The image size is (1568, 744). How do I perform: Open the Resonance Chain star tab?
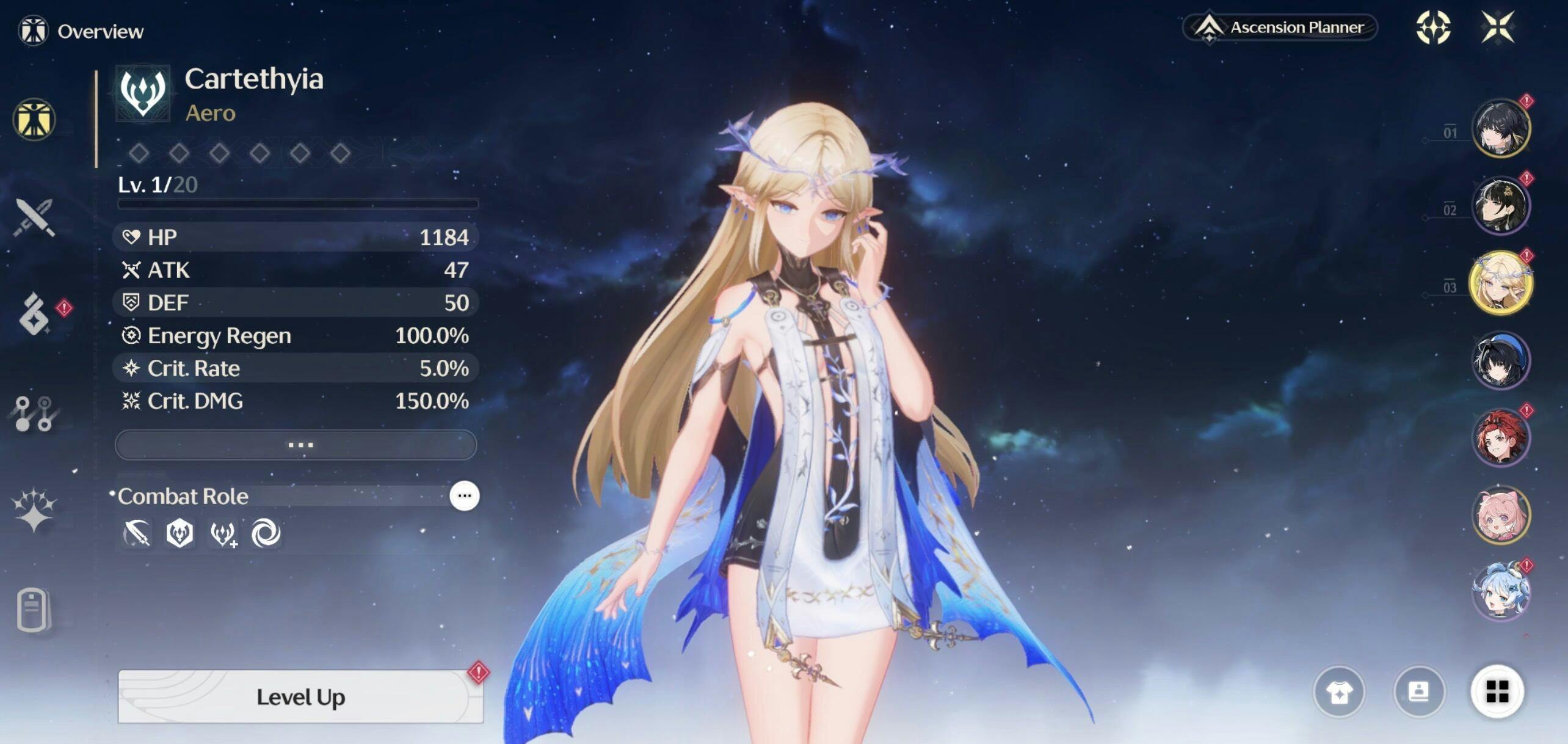[x=34, y=510]
